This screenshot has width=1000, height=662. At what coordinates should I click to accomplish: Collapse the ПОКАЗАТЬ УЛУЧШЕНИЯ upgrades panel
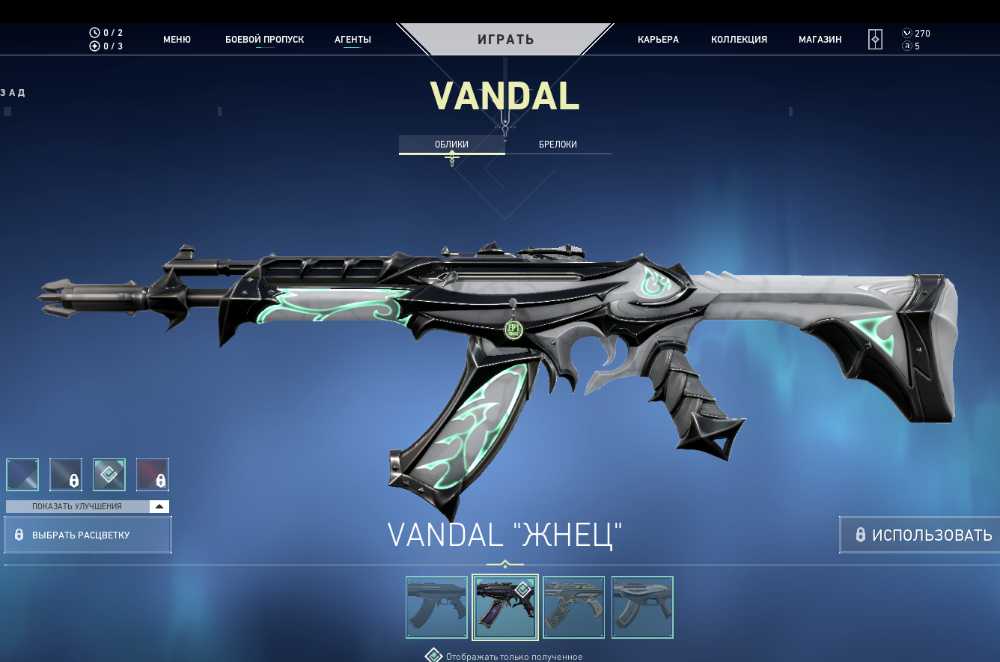coord(159,507)
